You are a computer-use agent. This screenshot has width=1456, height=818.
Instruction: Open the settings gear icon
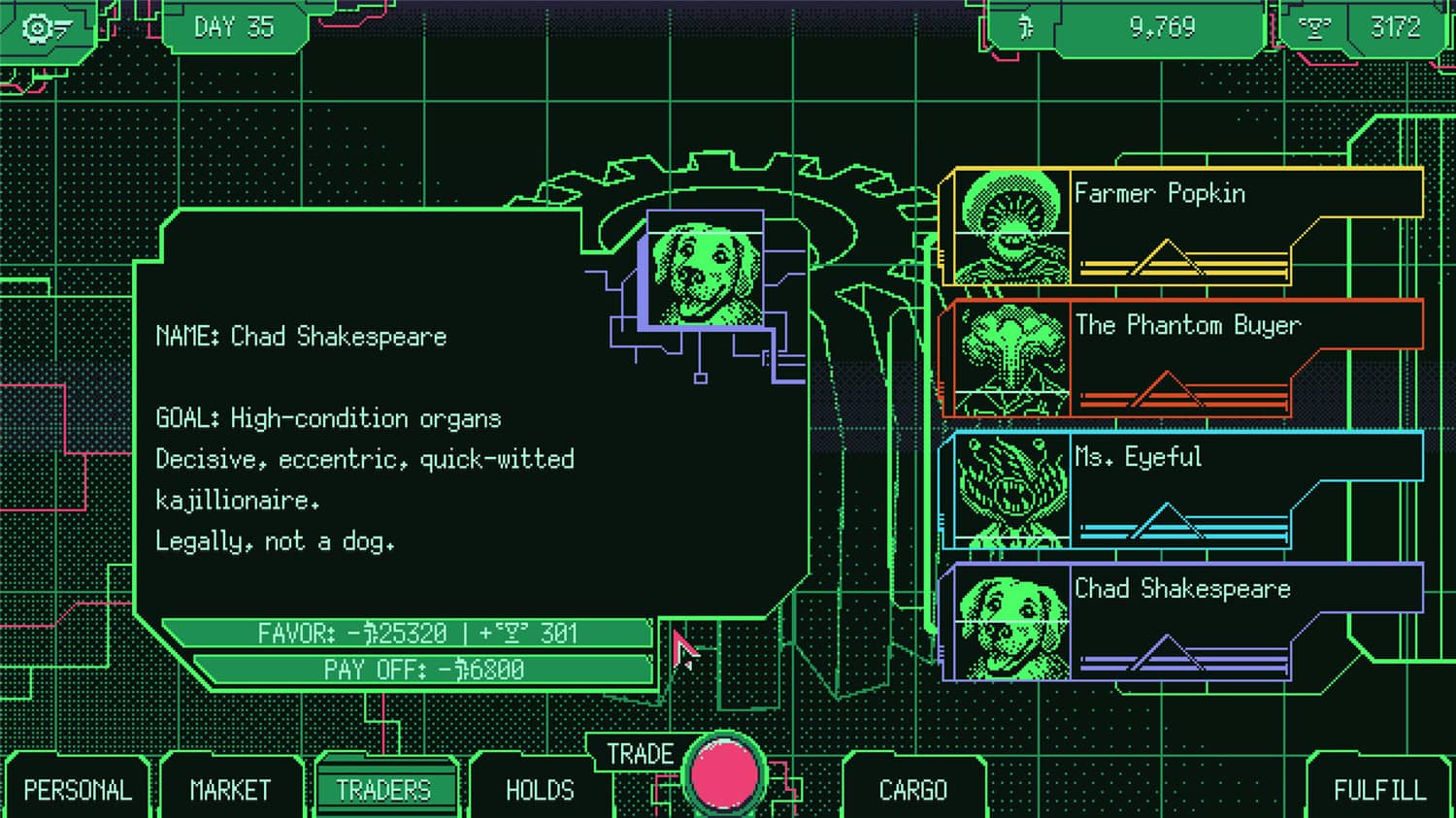coord(39,27)
